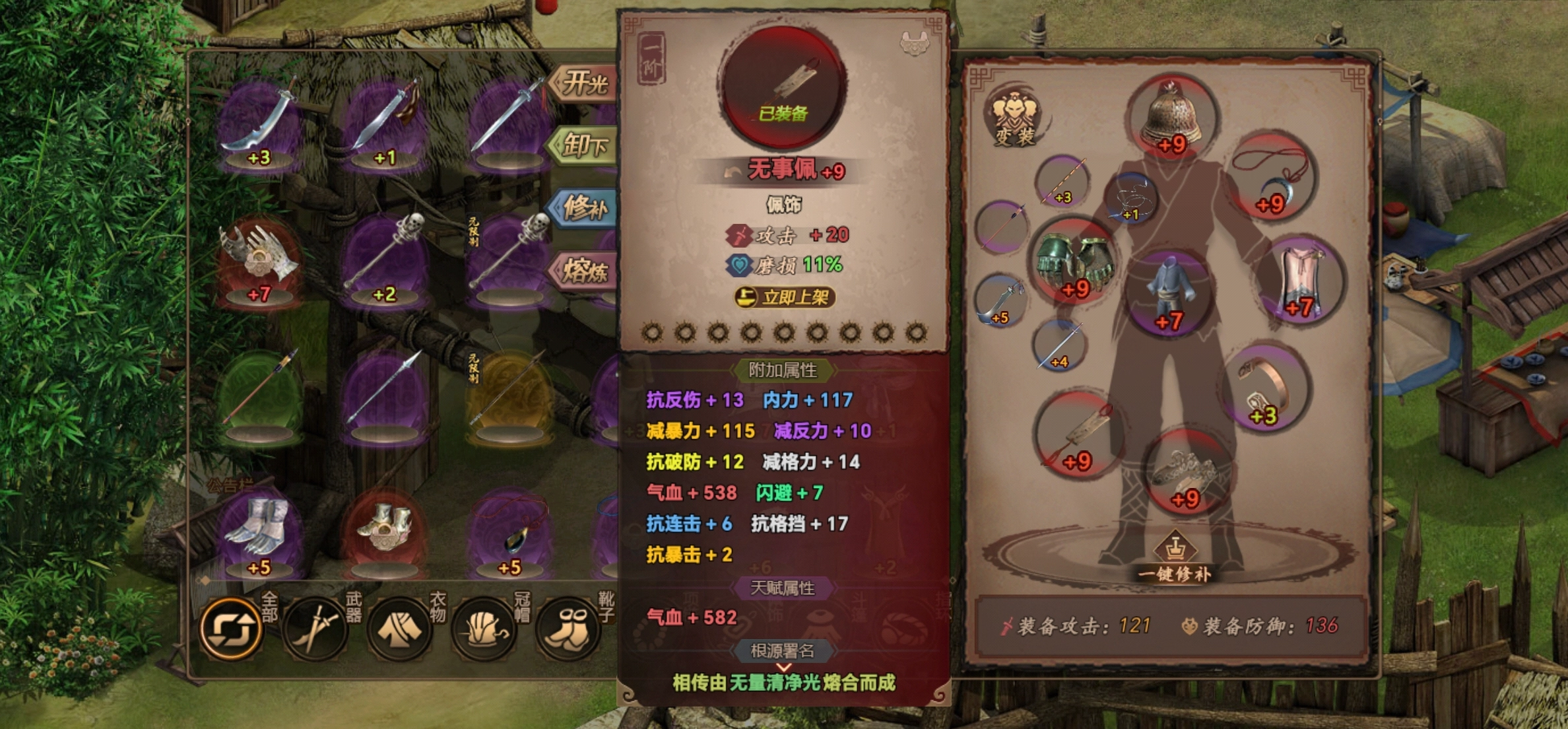The width and height of the screenshot is (1568, 729).
Task: Filter inventory by 衣物 clothing
Action: (400, 627)
